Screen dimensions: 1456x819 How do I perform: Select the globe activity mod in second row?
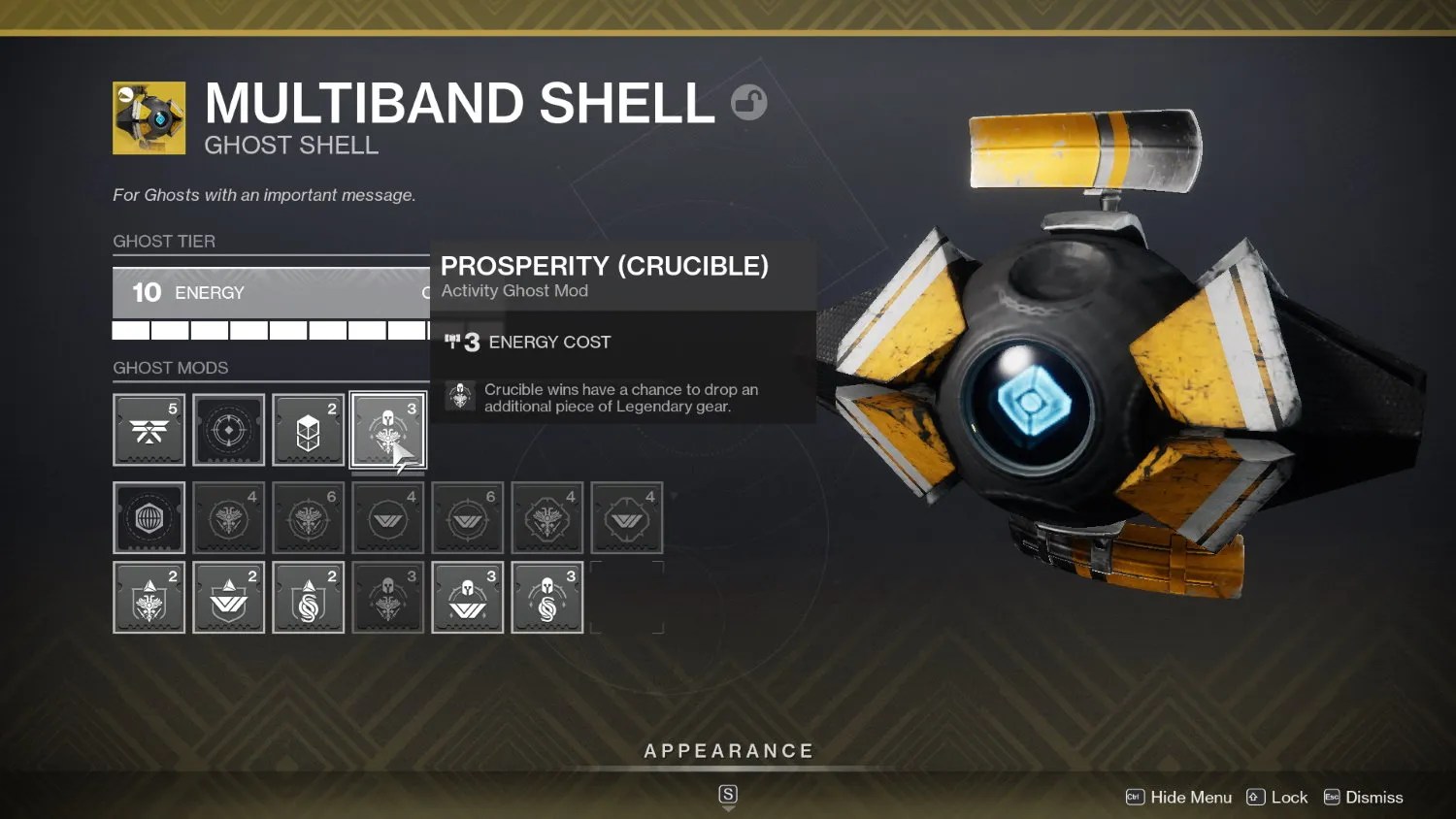coord(149,518)
